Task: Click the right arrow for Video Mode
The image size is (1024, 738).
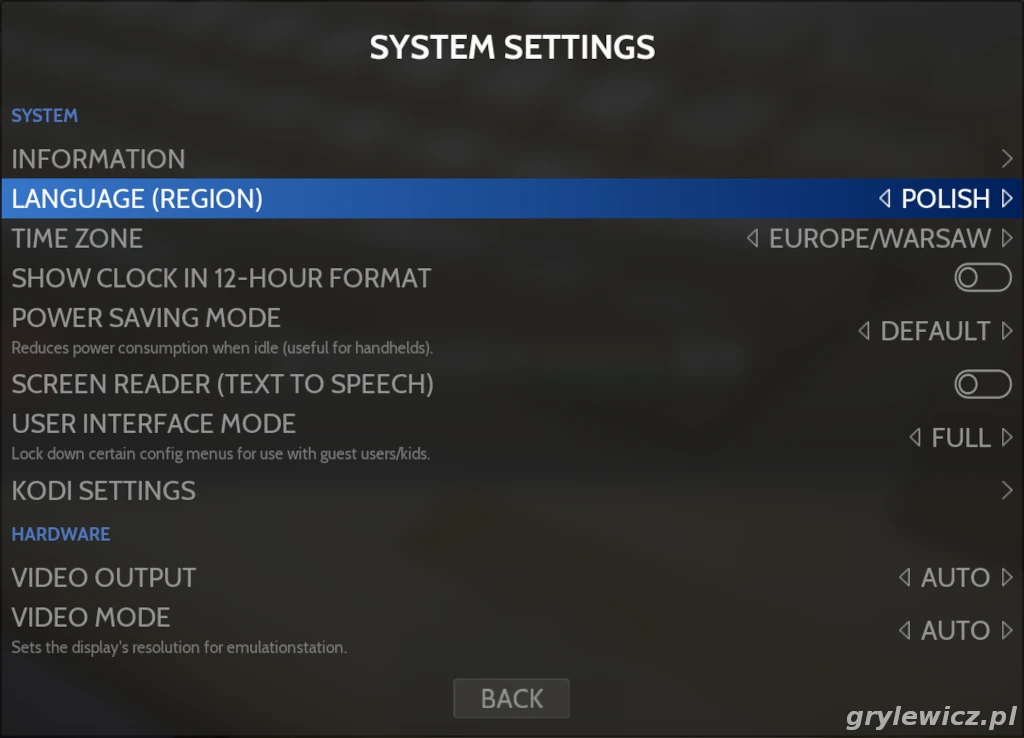Action: click(1007, 631)
